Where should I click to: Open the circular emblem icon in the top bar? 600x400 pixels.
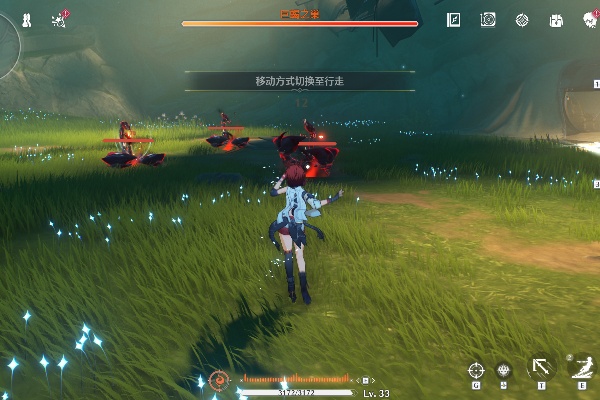522,19
